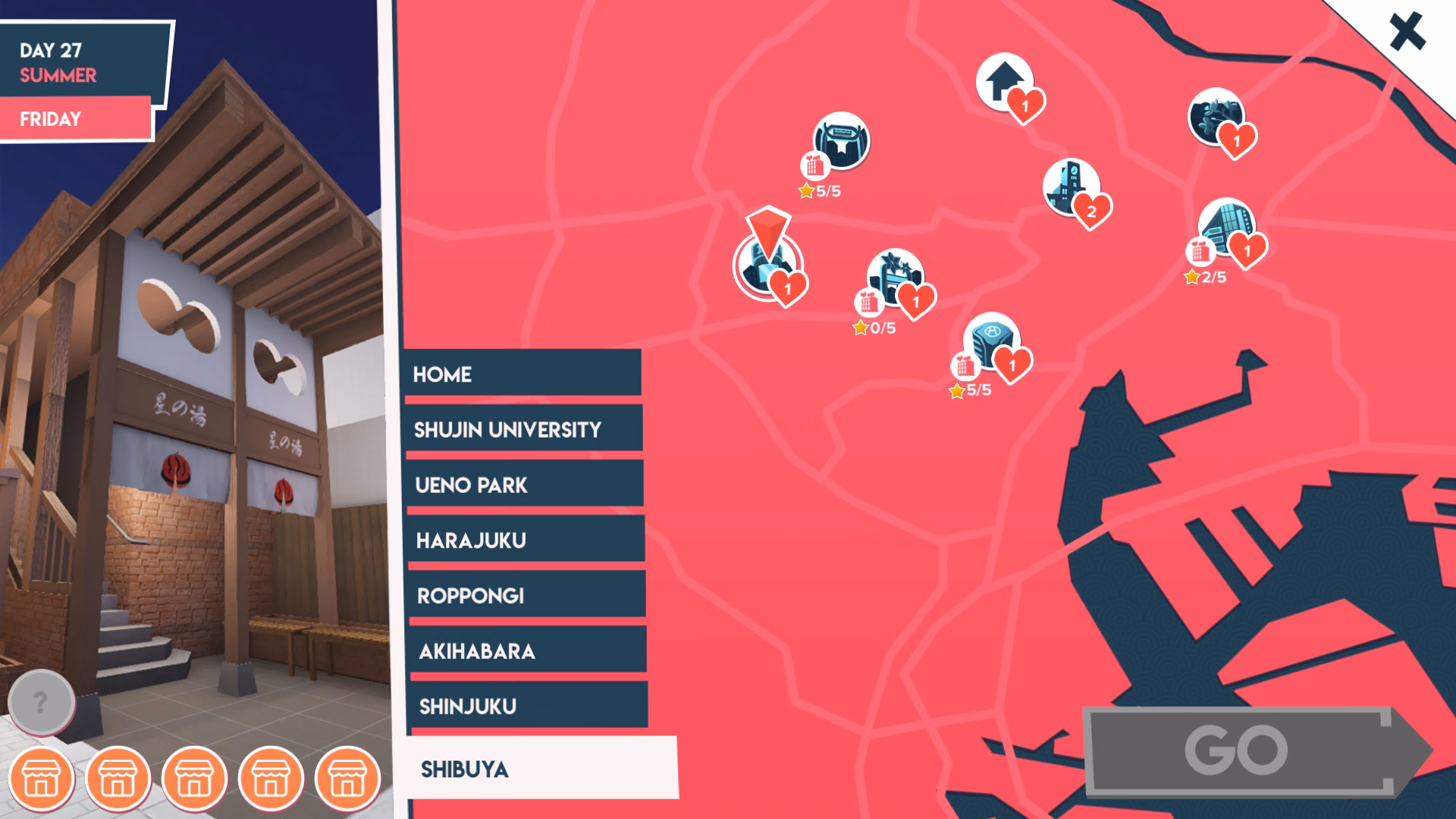This screenshot has width=1456, height=819.
Task: Choose Shujin University from the travel list
Action: (525, 429)
